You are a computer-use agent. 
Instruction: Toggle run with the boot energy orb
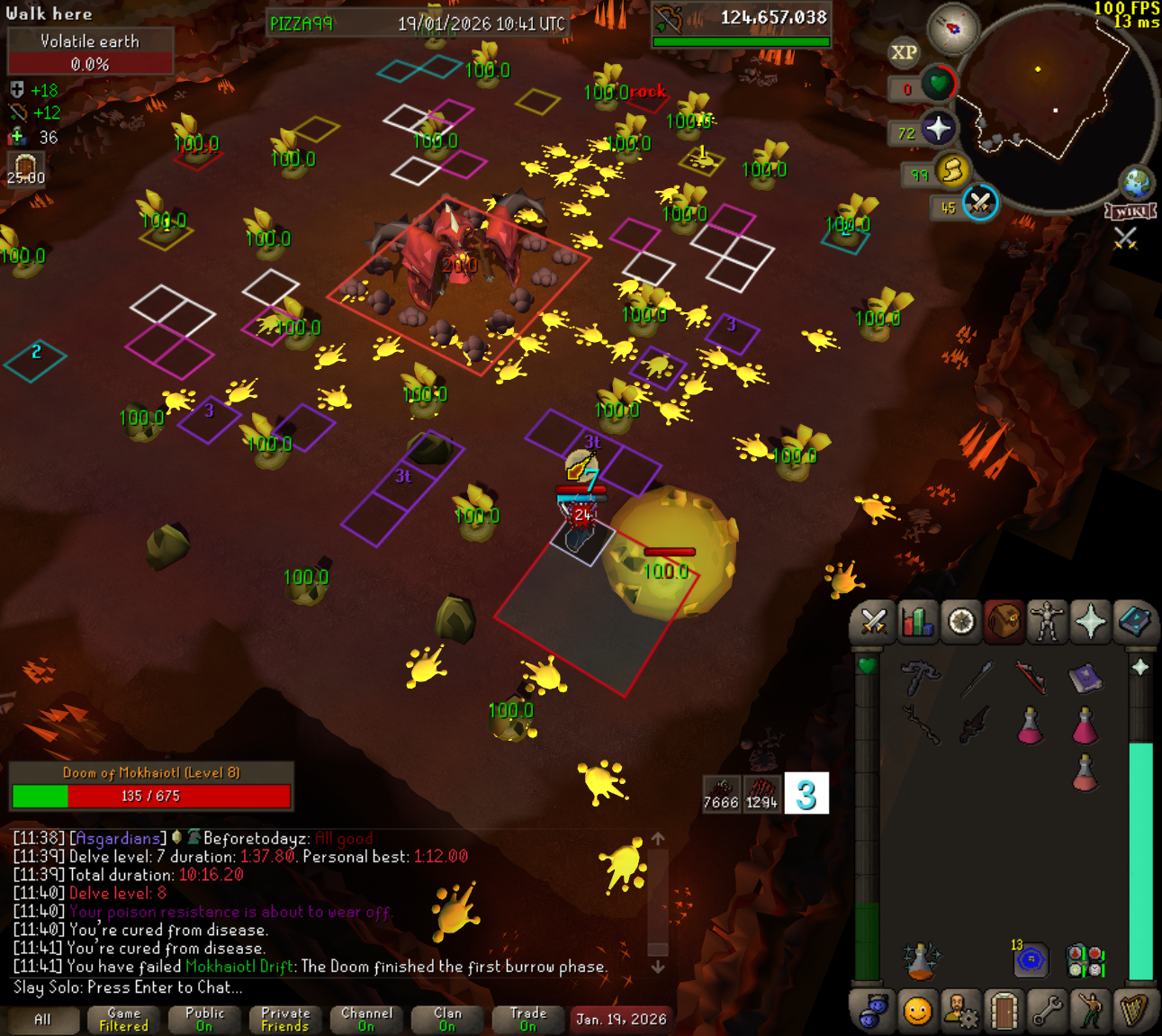click(951, 170)
